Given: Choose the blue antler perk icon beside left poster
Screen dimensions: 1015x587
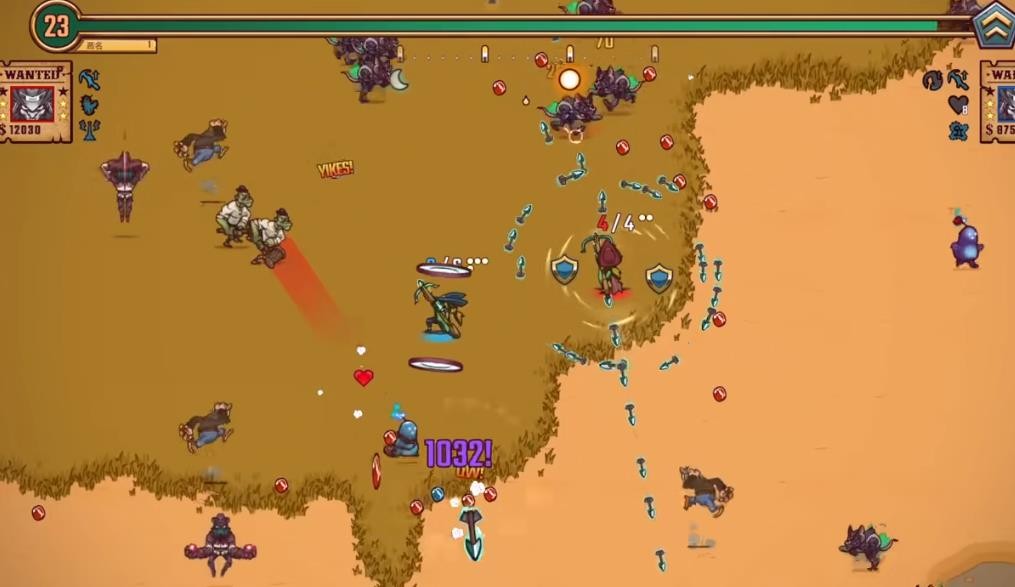Looking at the screenshot, I should 89,129.
